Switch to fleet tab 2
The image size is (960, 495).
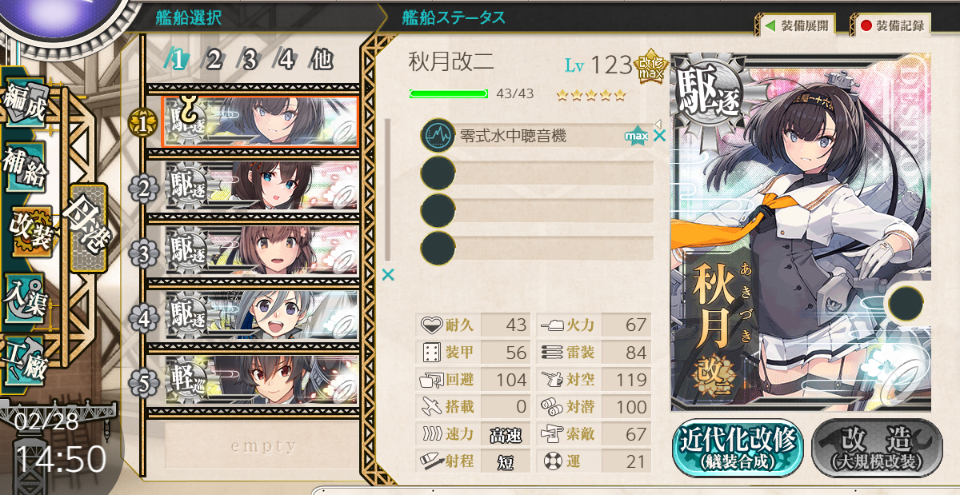(x=214, y=59)
